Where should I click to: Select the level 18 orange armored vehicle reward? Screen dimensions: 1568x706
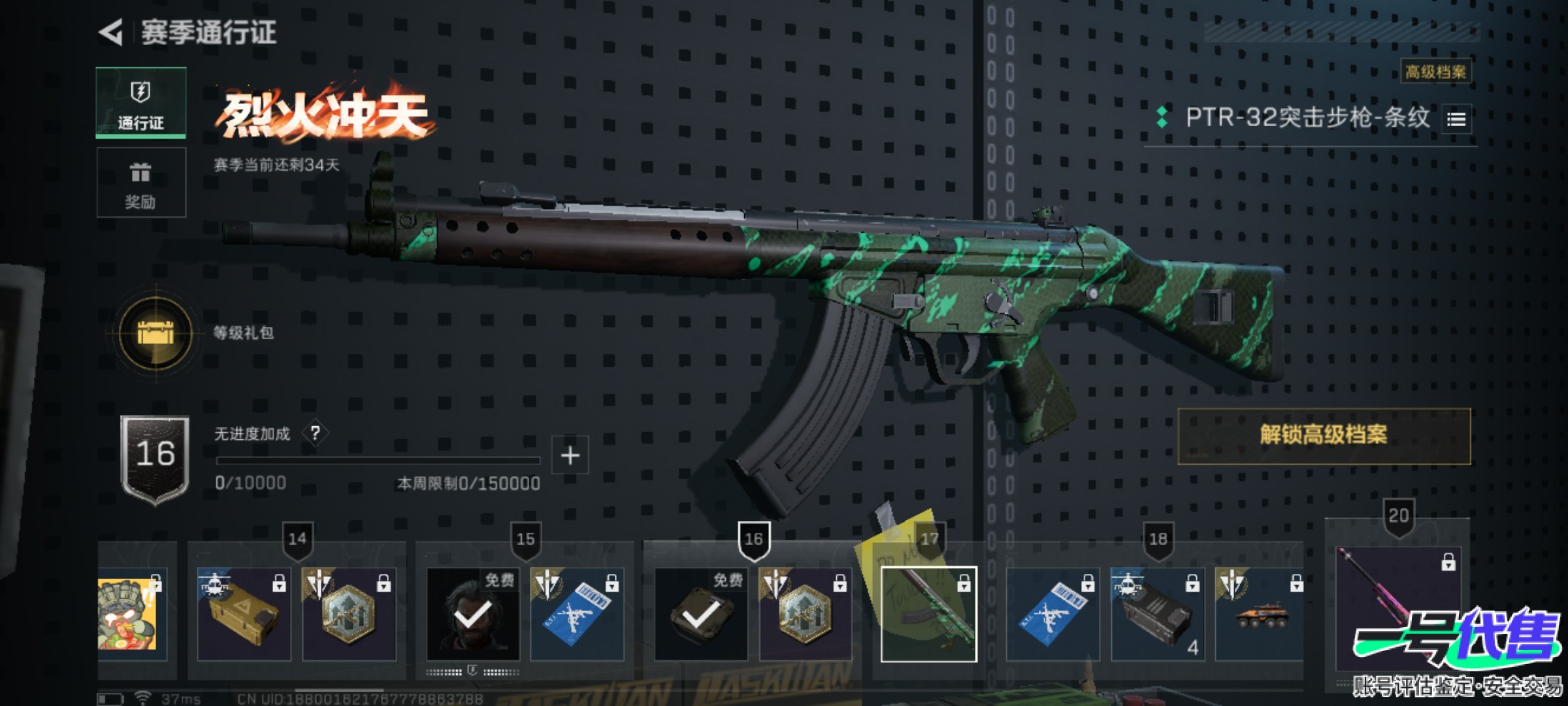[x=1259, y=614]
